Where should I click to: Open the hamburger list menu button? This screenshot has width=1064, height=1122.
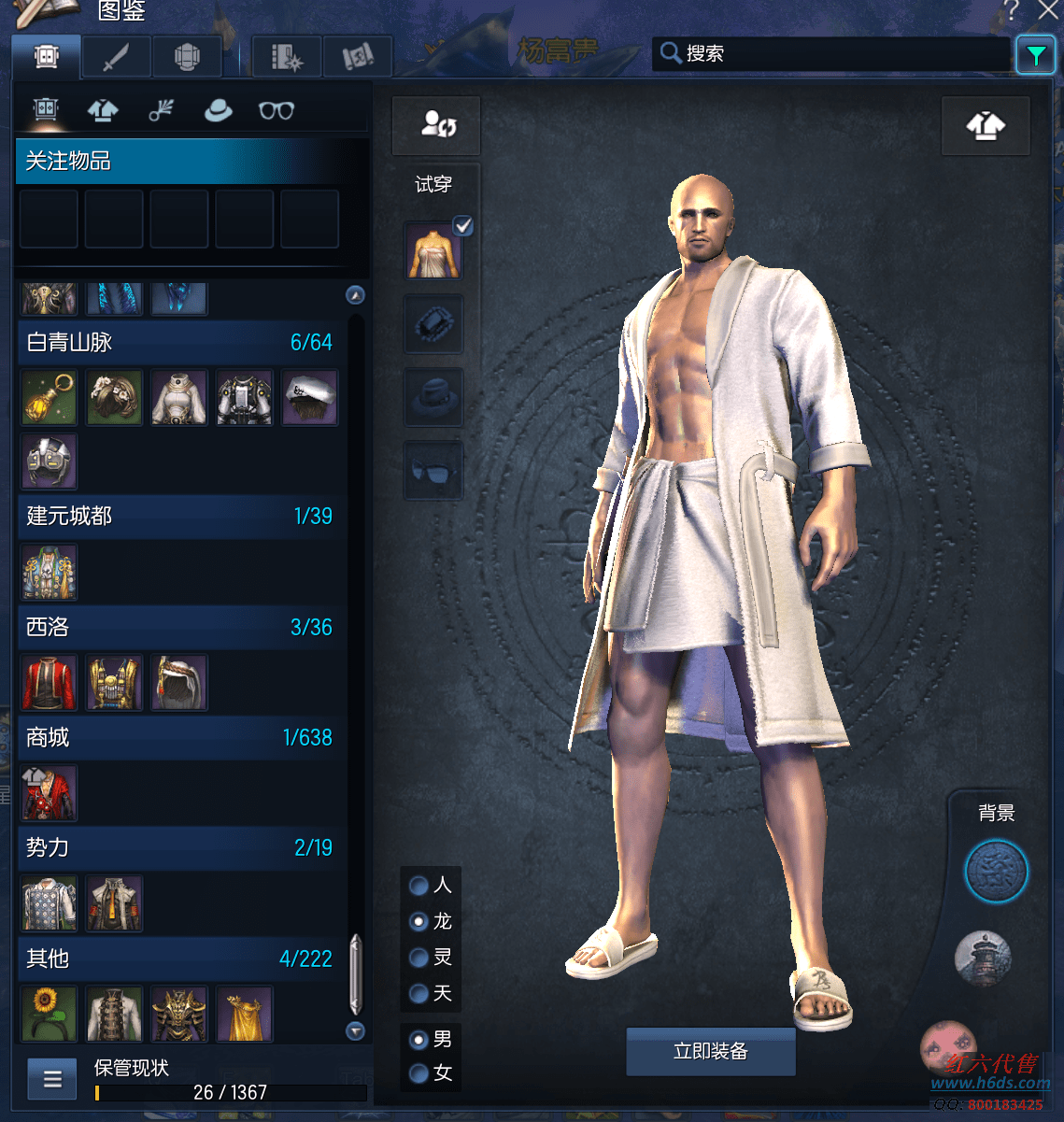52,1080
